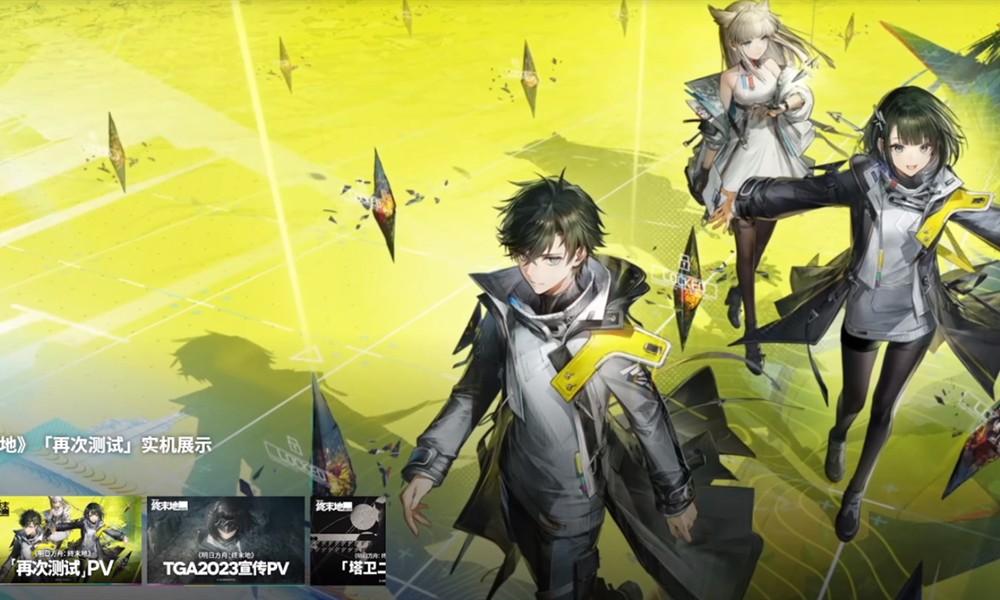
Task: Open the 「再次测试」PV video thumbnail
Action: click(68, 540)
